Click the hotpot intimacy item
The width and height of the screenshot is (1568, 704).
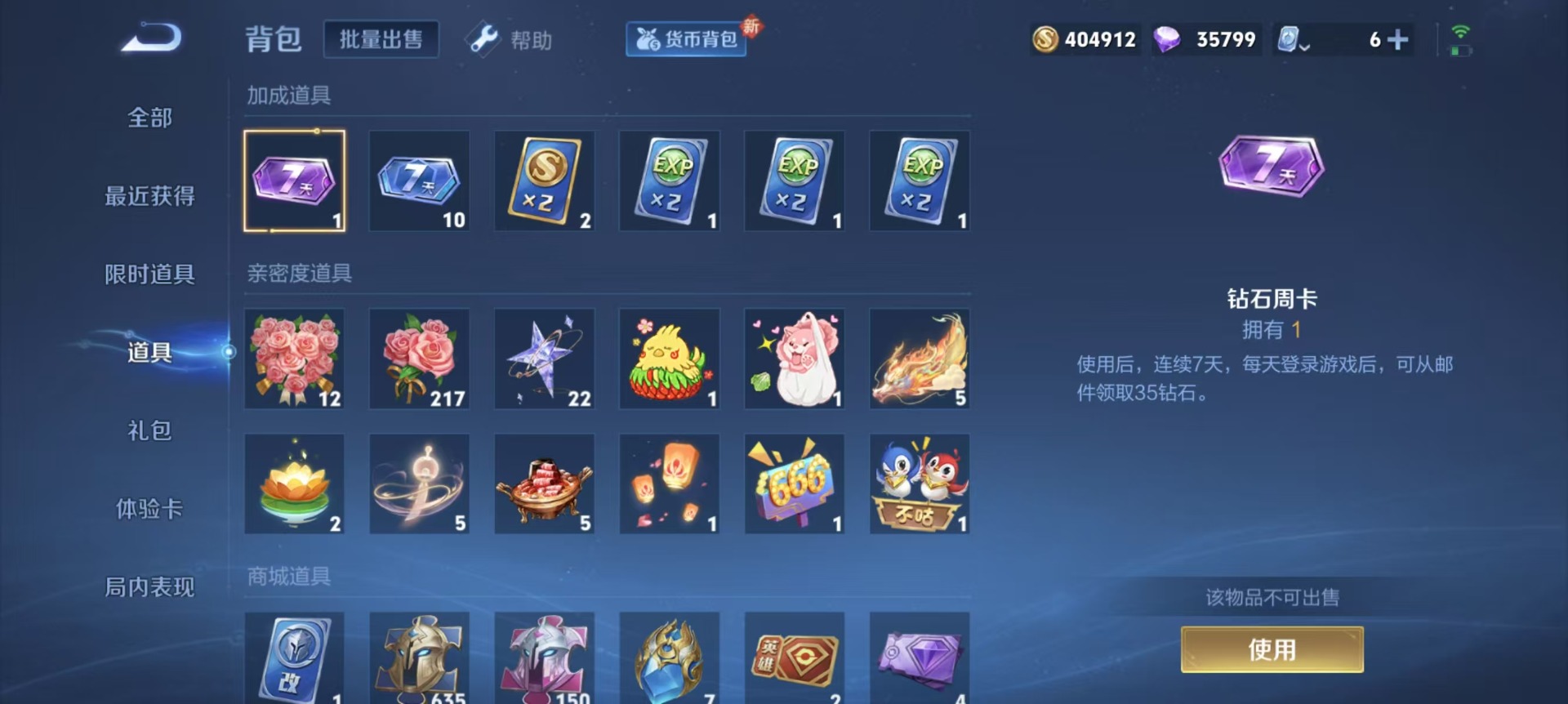click(544, 483)
